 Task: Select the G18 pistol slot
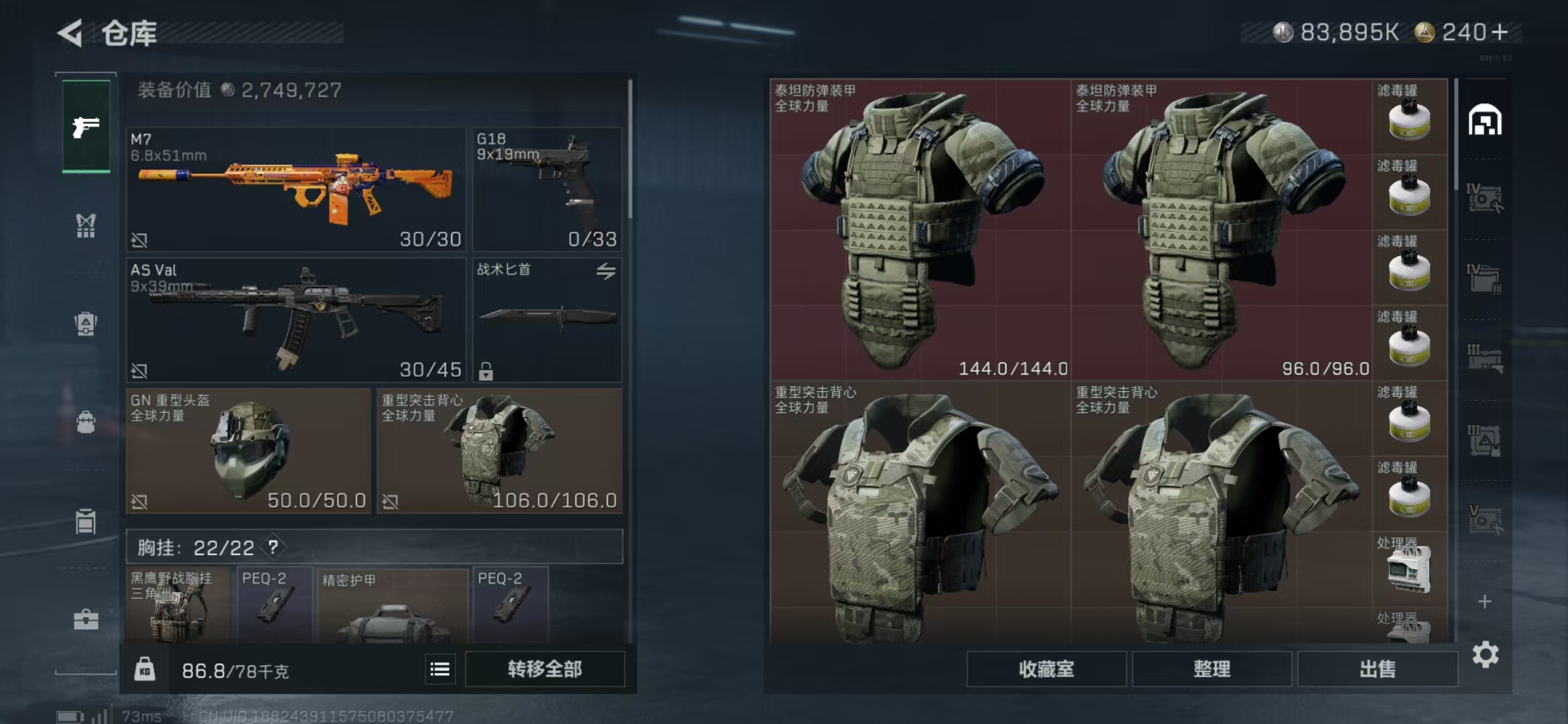pos(547,190)
